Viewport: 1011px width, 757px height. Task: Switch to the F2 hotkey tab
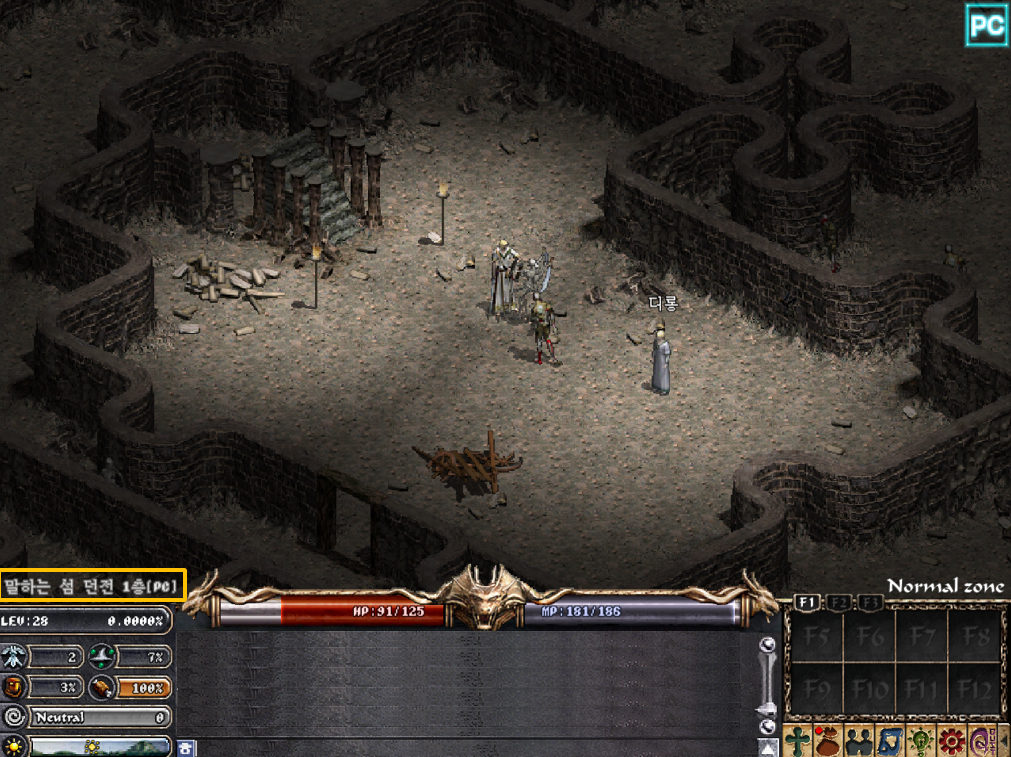pos(840,603)
